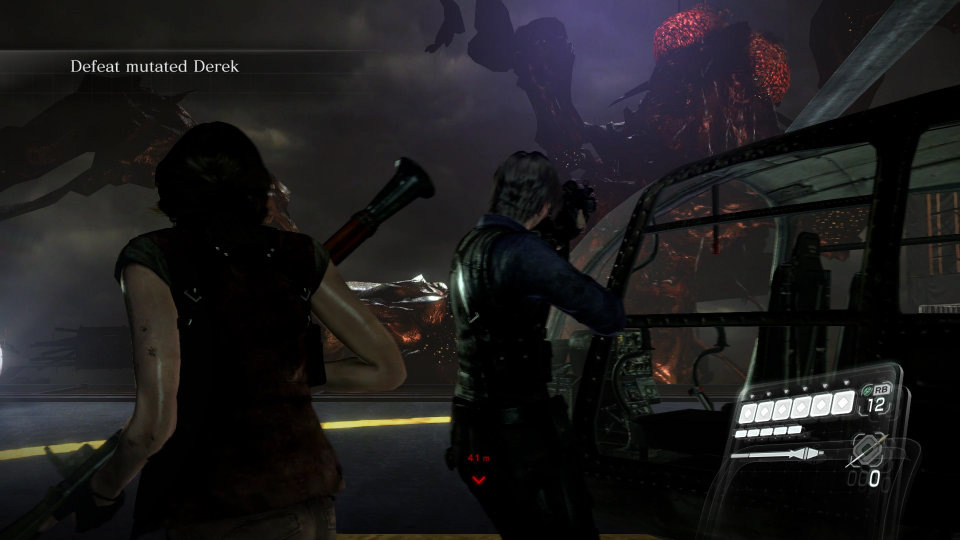Click the Defeat mutated Derek objective banner

(155, 67)
